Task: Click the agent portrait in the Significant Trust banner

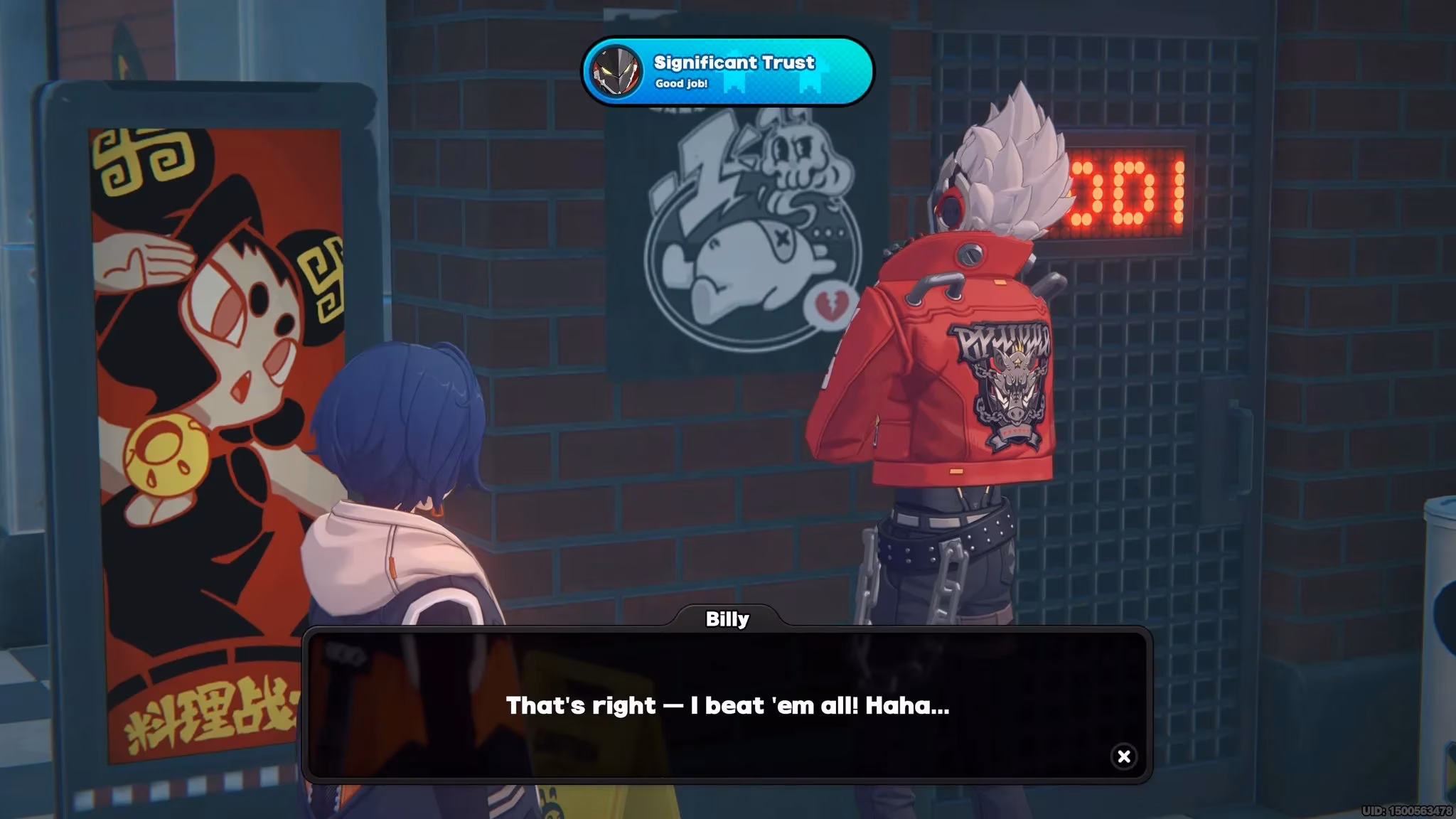Action: pyautogui.click(x=618, y=70)
